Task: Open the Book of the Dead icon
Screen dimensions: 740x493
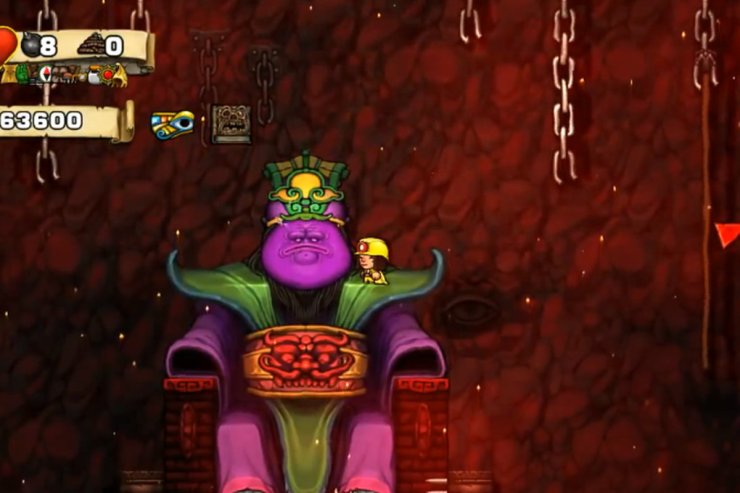Action: tap(231, 124)
